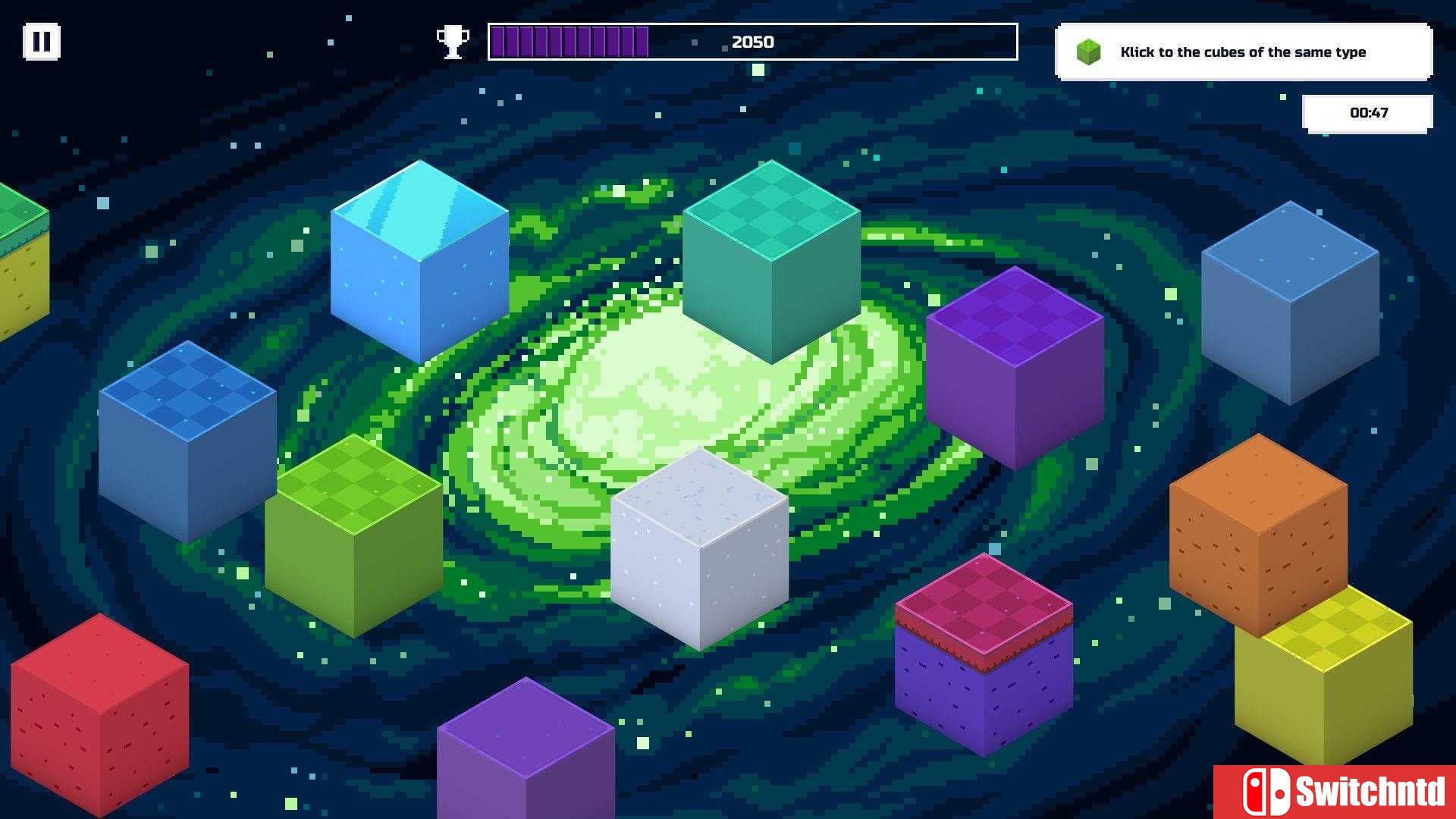Click the countdown timer showing 00:47

point(1369,111)
